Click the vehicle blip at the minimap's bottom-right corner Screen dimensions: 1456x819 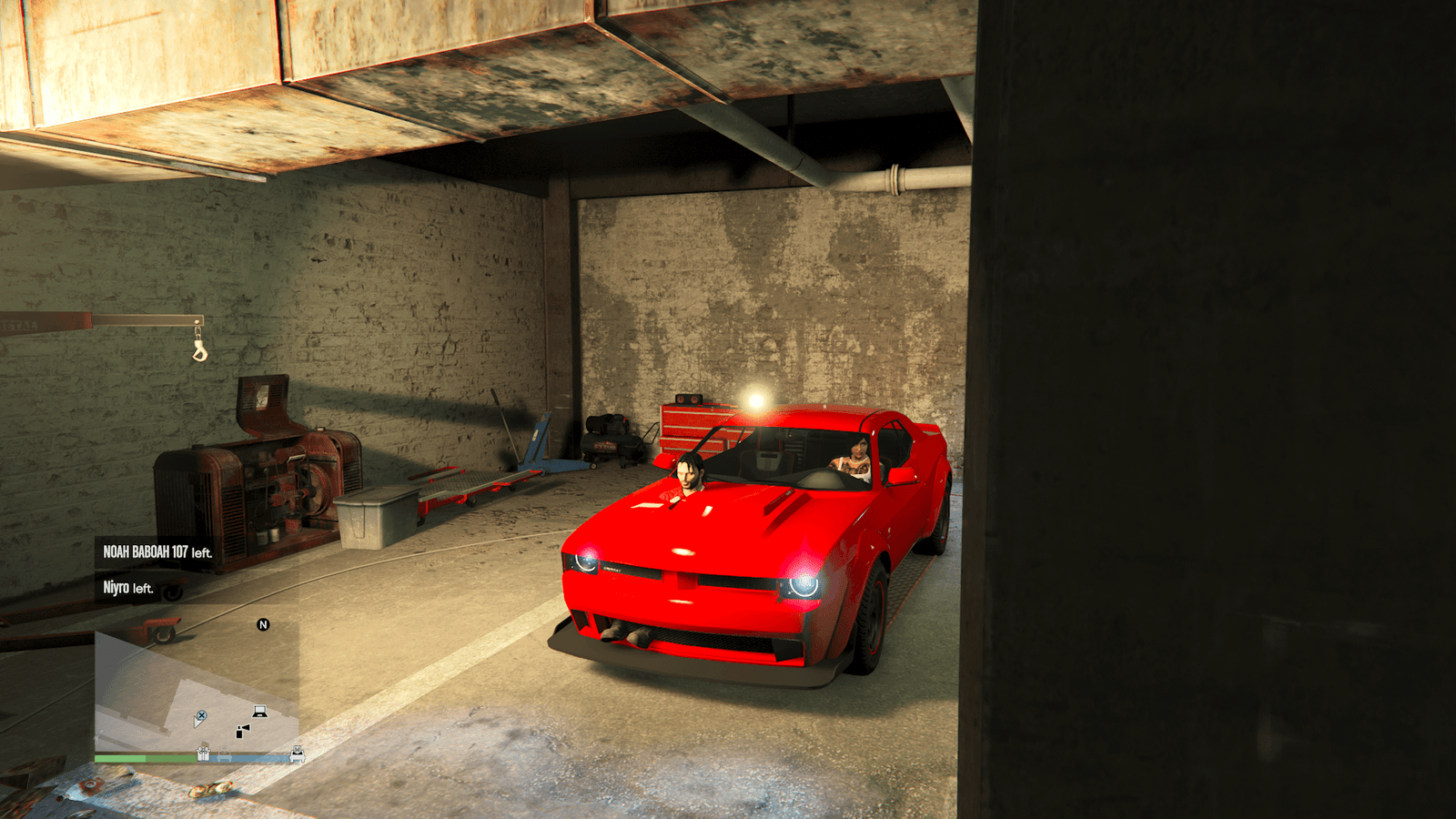coord(298,753)
